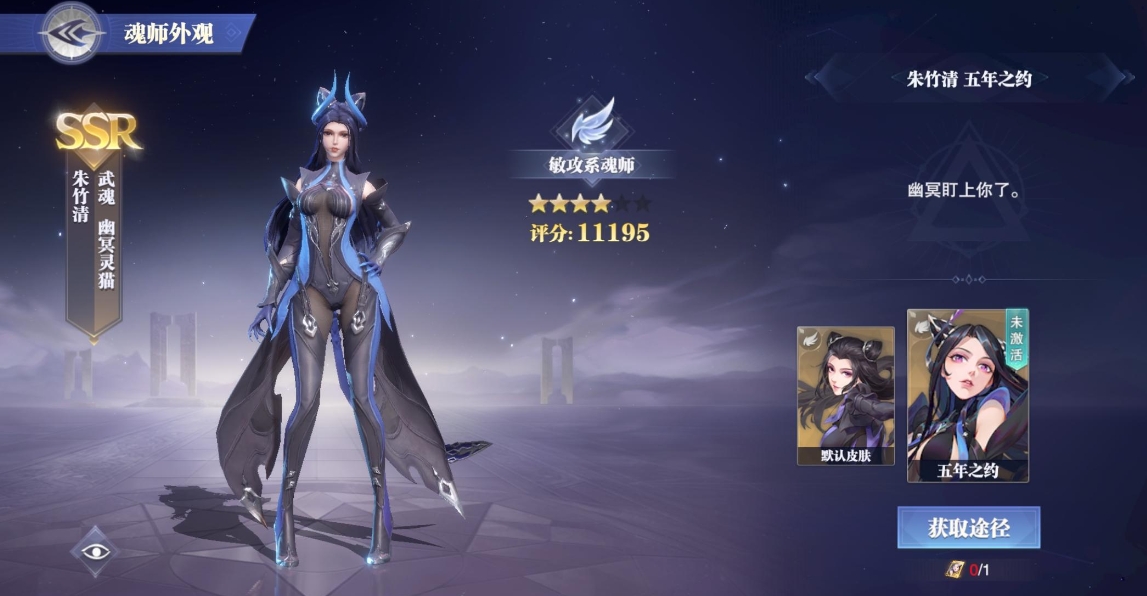Viewport: 1147px width, 596px height.
Task: Toggle the eye icon to hide interface
Action: (94, 551)
